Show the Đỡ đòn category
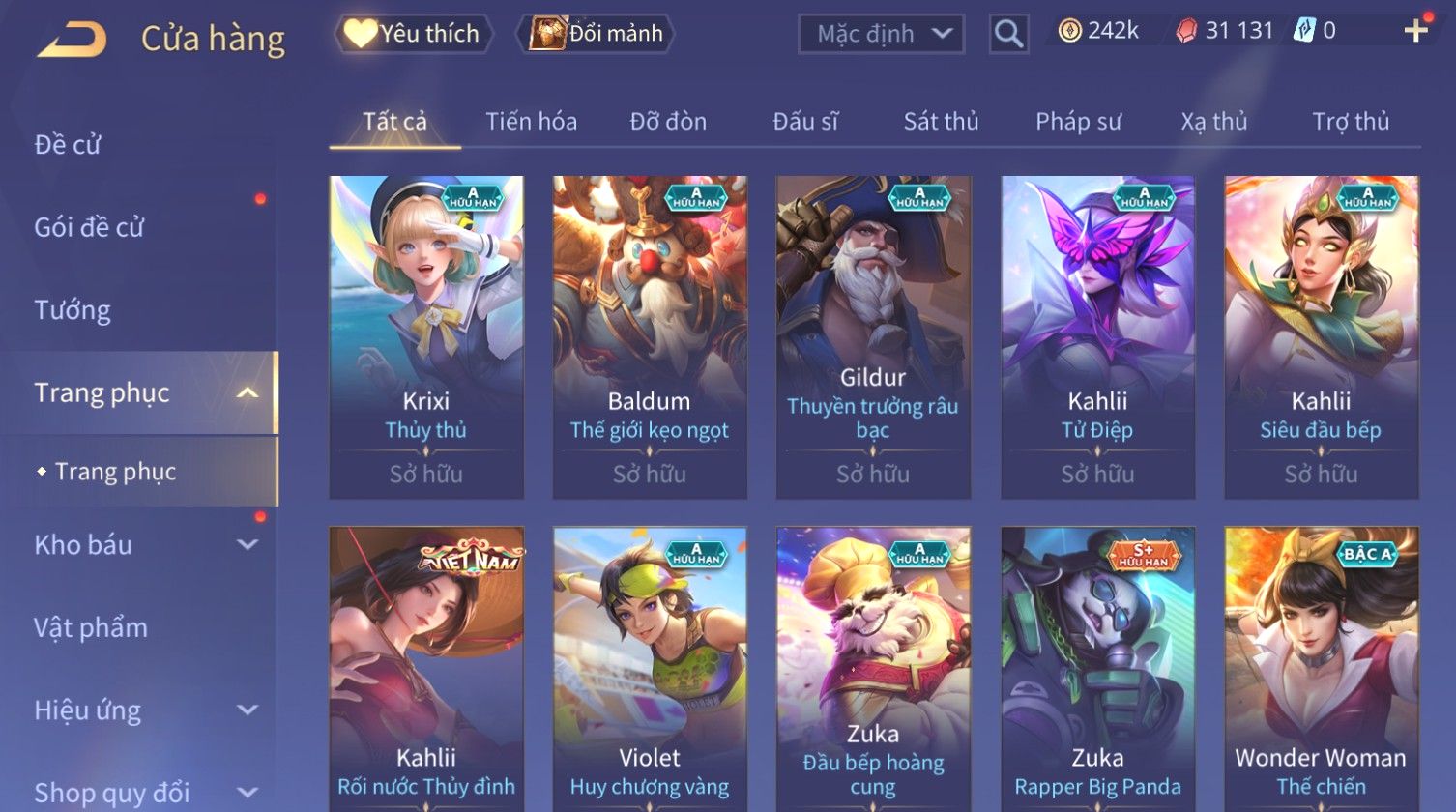Screen dimensions: 1456x812 click(x=668, y=122)
